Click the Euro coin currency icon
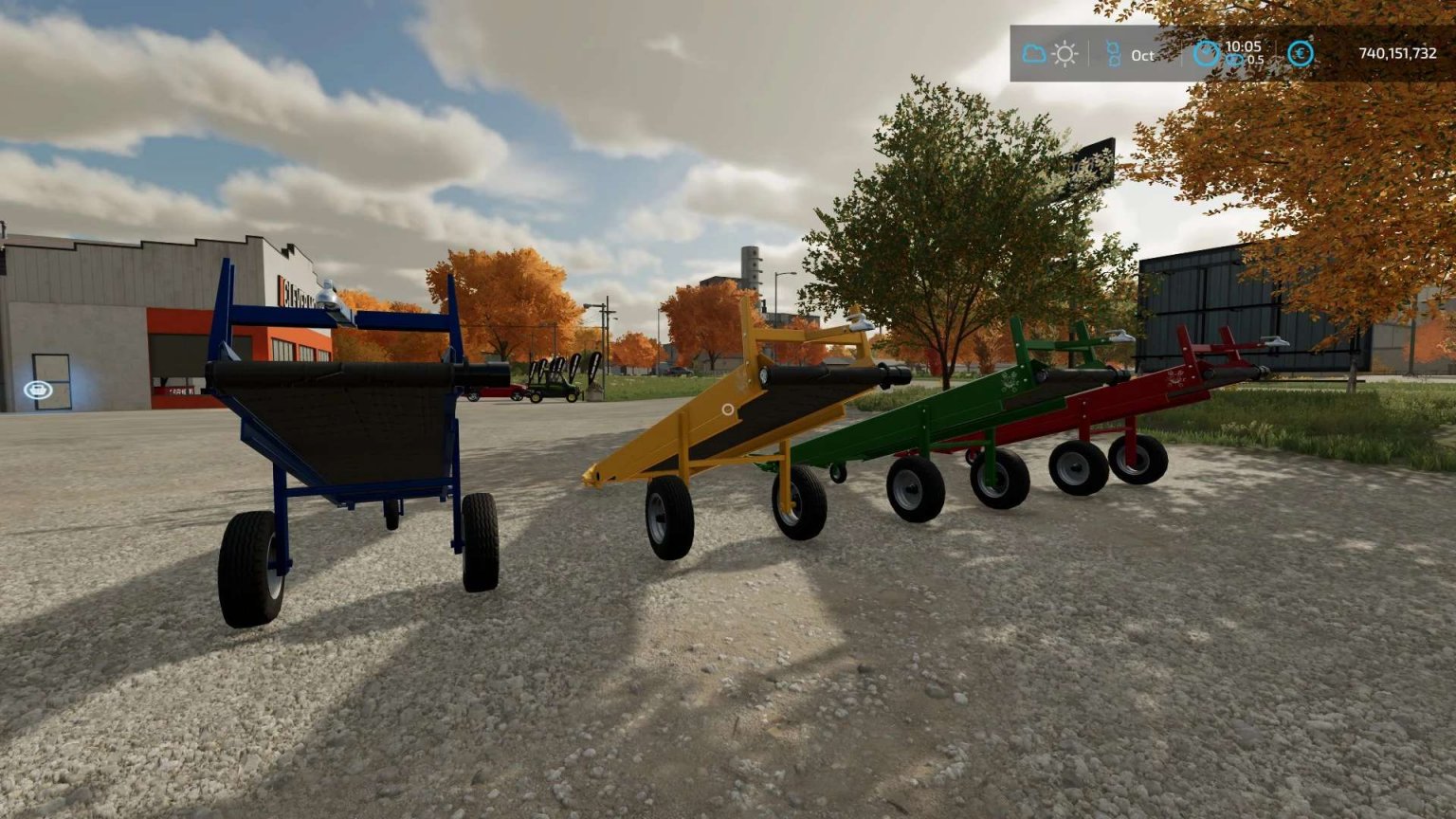The height and width of the screenshot is (819, 1456). pyautogui.click(x=1301, y=54)
